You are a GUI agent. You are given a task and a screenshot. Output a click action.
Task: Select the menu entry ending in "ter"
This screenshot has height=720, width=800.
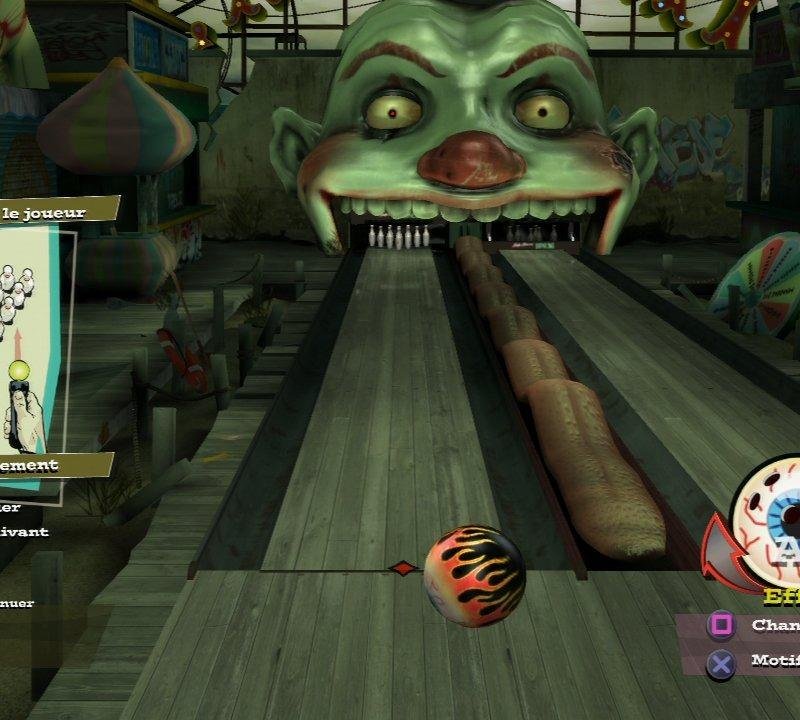(x=22, y=508)
